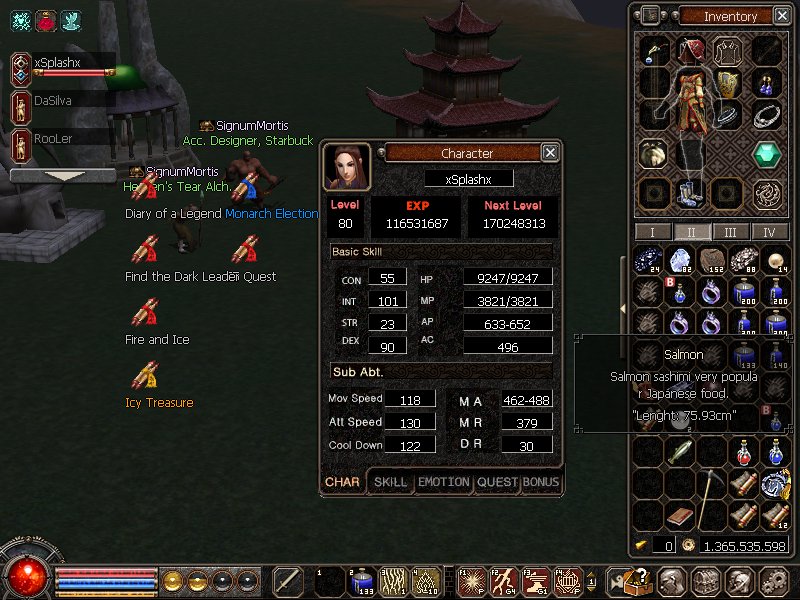Screen dimensions: 800x600
Task: Open the Fire and Ice quest scroll
Action: coord(146,314)
